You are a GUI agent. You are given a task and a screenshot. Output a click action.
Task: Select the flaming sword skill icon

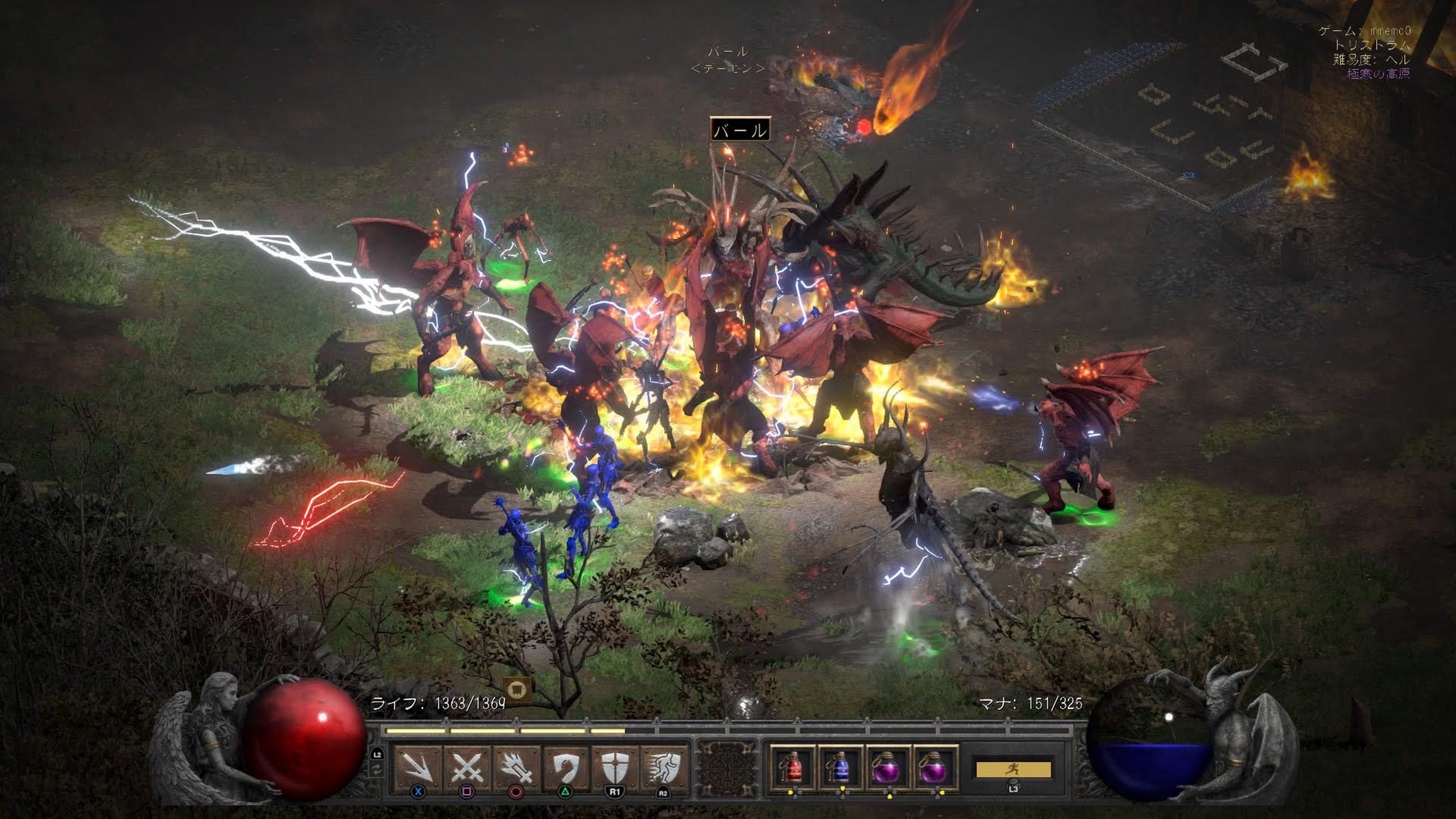[516, 767]
